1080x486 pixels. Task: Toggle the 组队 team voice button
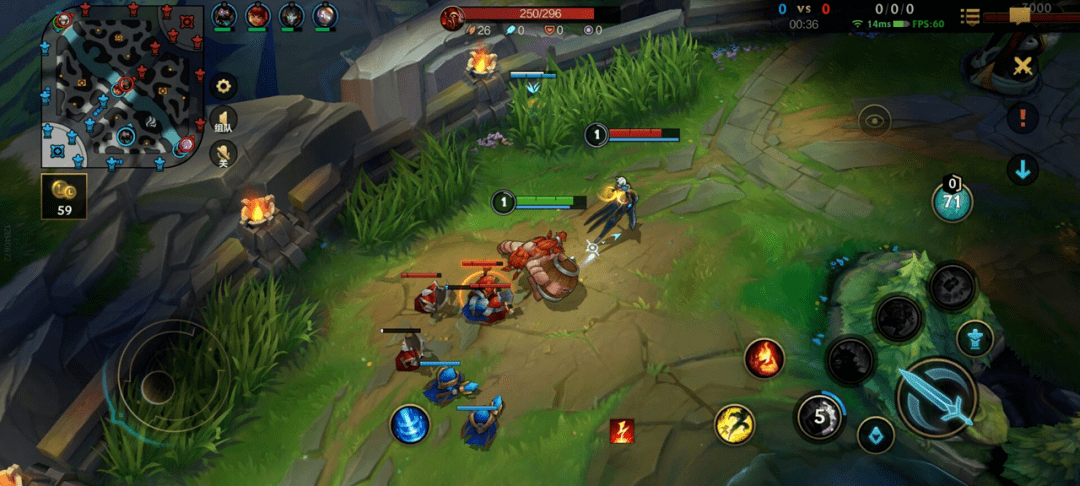coord(224,121)
